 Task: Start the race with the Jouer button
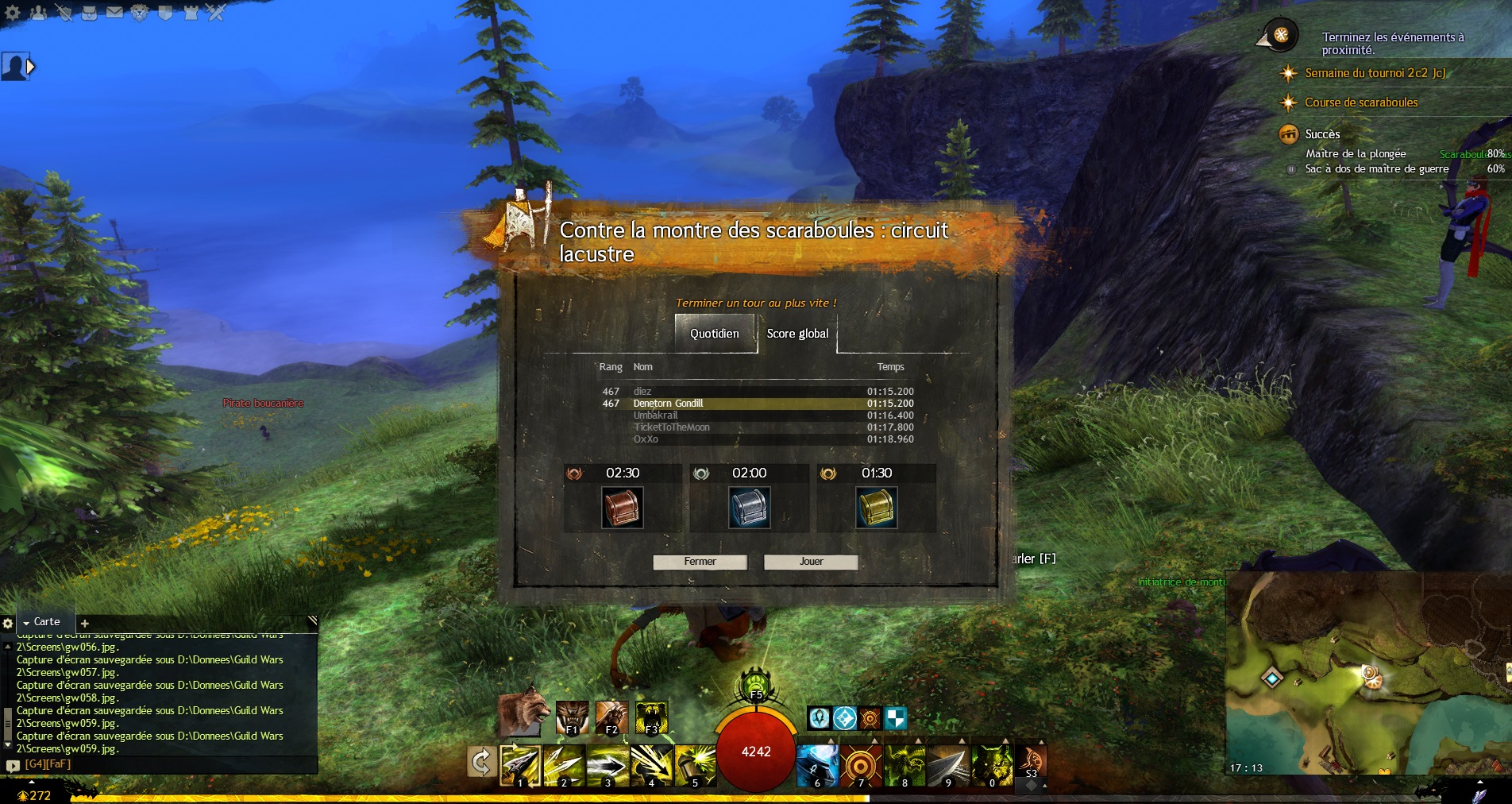coord(811,562)
